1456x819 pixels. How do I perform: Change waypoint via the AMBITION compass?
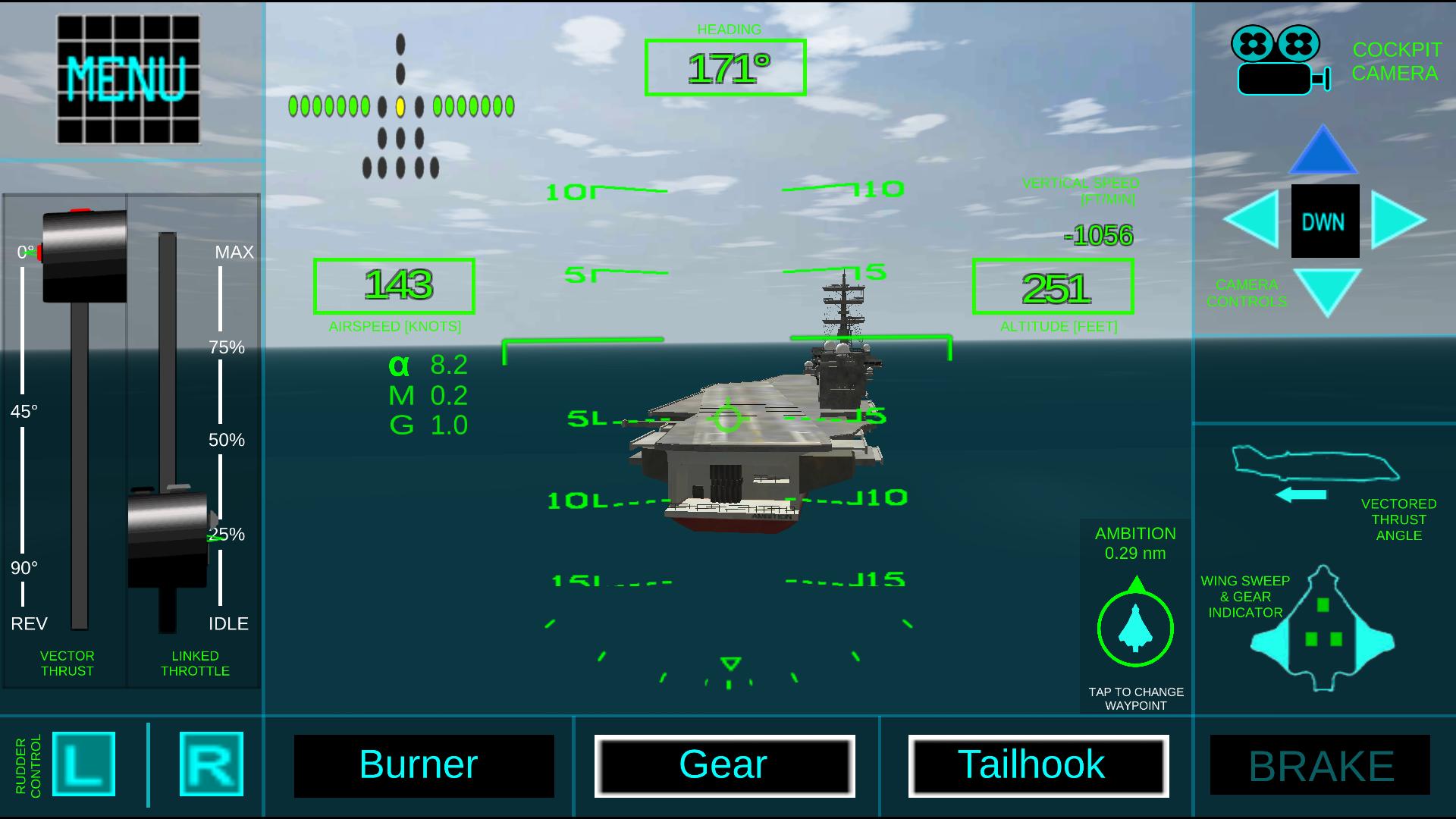point(1135,628)
